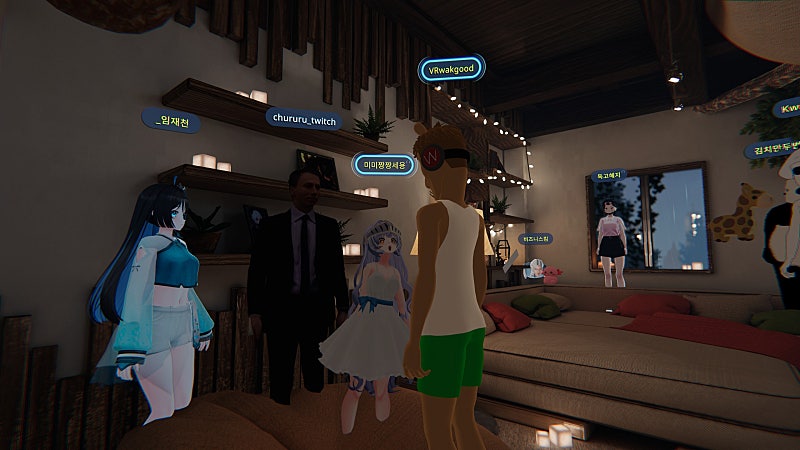The height and width of the screenshot is (450, 800).
Task: Select the VRwakgood player nameplate
Action: tap(450, 70)
